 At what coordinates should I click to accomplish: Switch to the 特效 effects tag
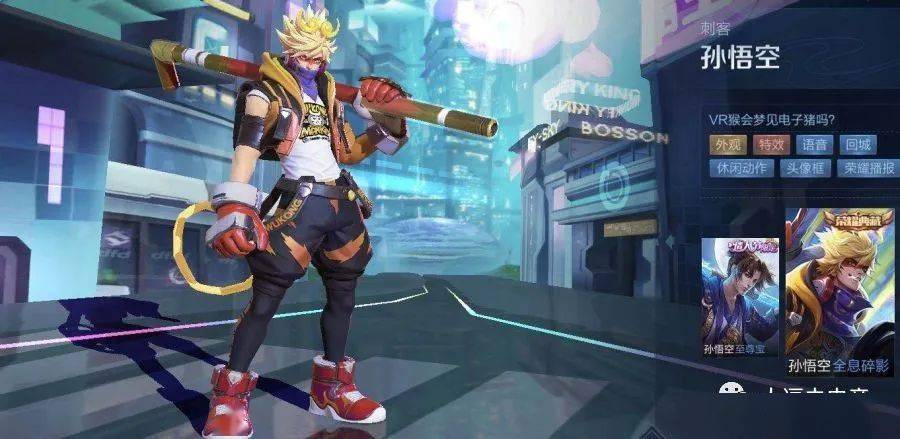770,144
